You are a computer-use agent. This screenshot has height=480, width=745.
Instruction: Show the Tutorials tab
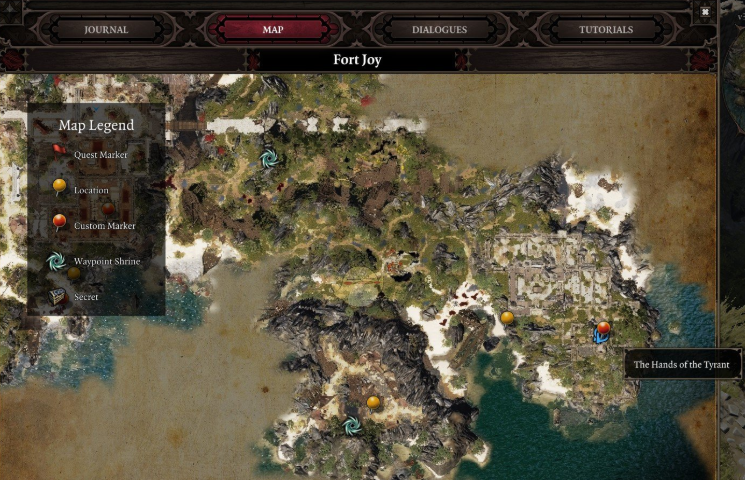pos(605,29)
